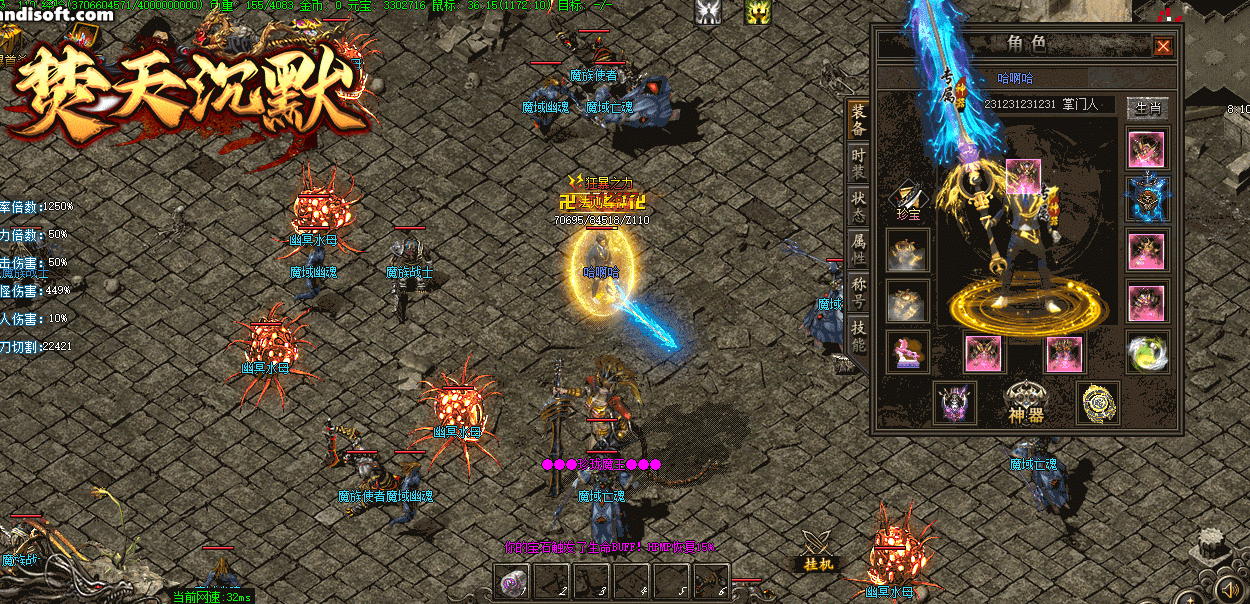Open the 神器 artifact button
The height and width of the screenshot is (604, 1250).
click(1027, 402)
